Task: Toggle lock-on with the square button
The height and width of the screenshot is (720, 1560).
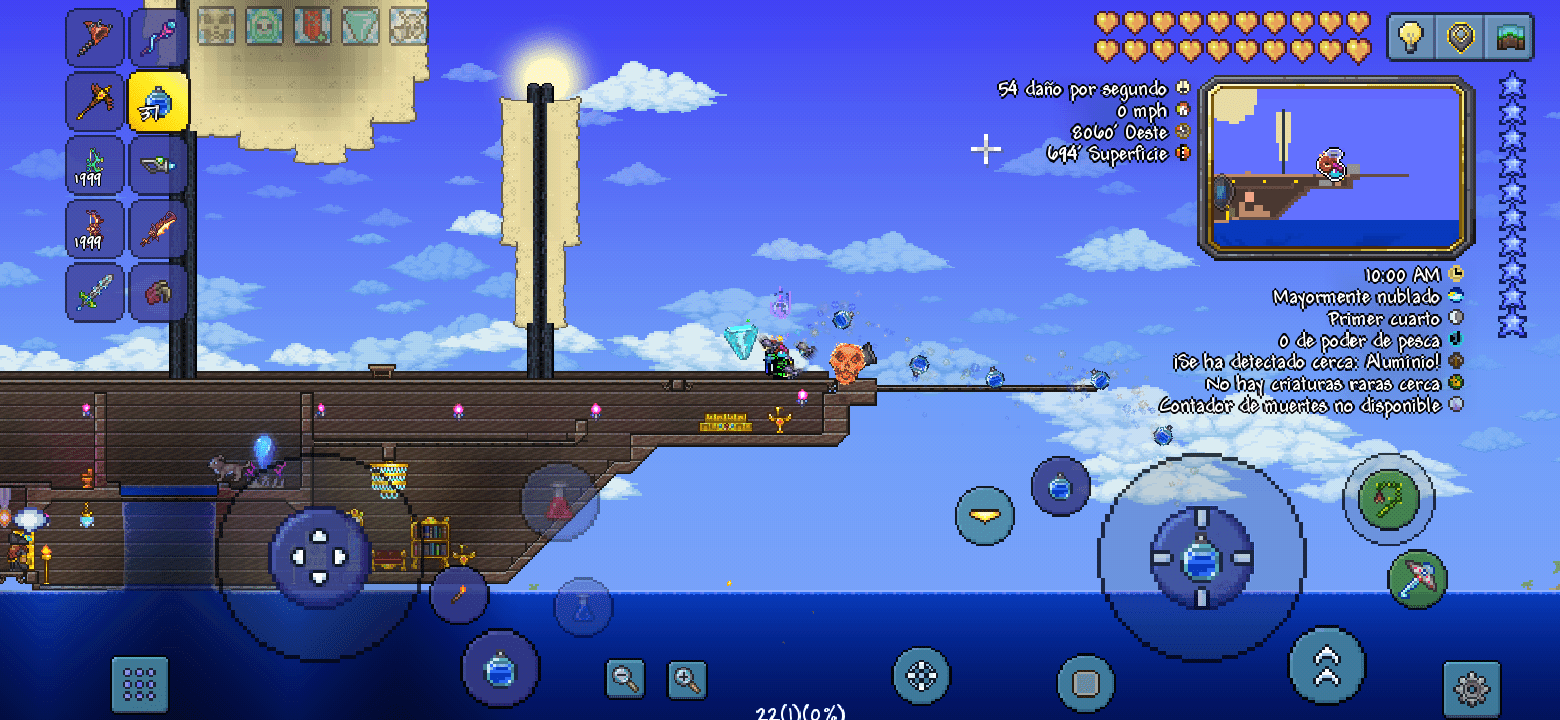Action: coord(1085,682)
